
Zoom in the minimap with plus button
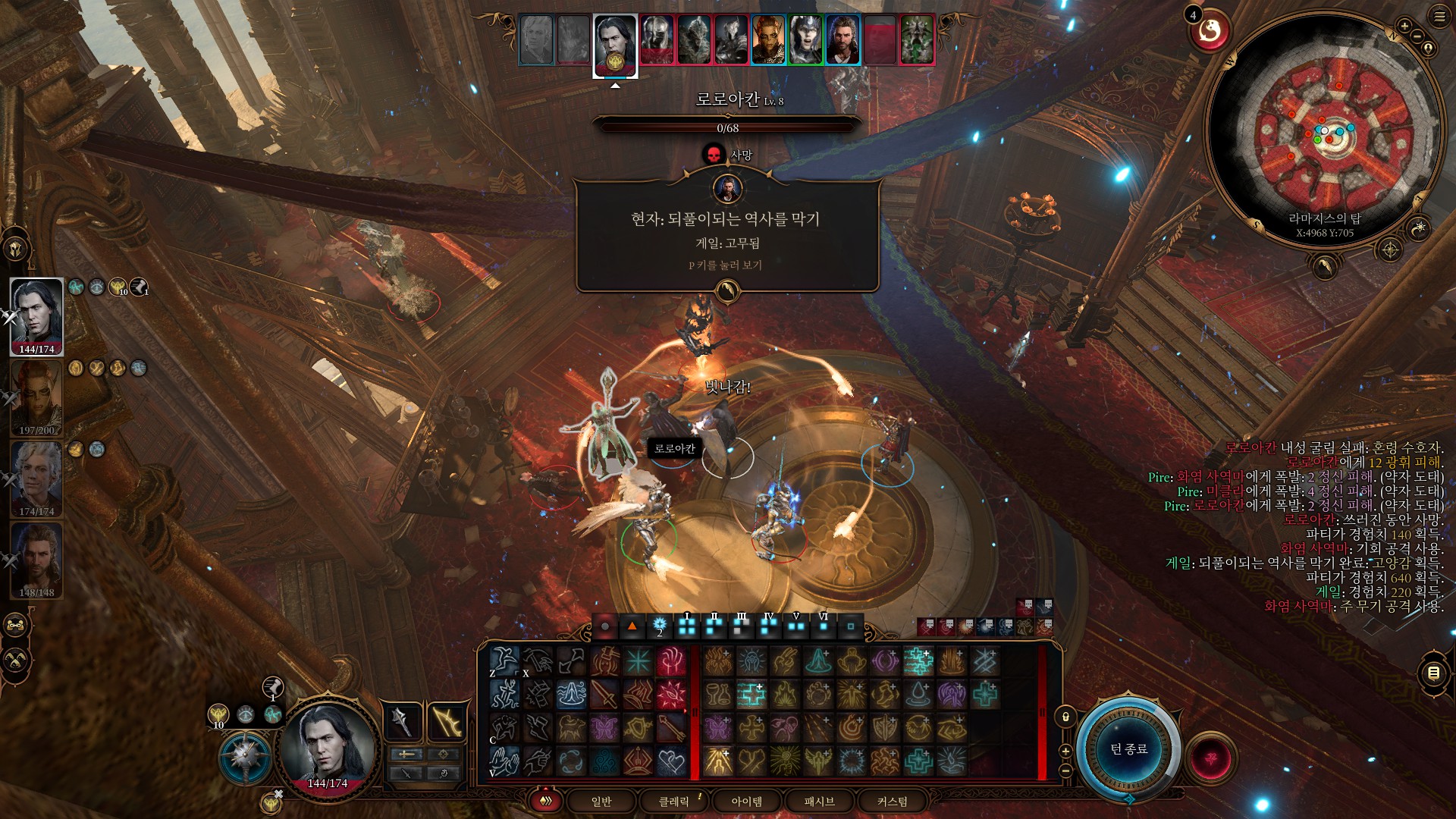click(x=1404, y=27)
